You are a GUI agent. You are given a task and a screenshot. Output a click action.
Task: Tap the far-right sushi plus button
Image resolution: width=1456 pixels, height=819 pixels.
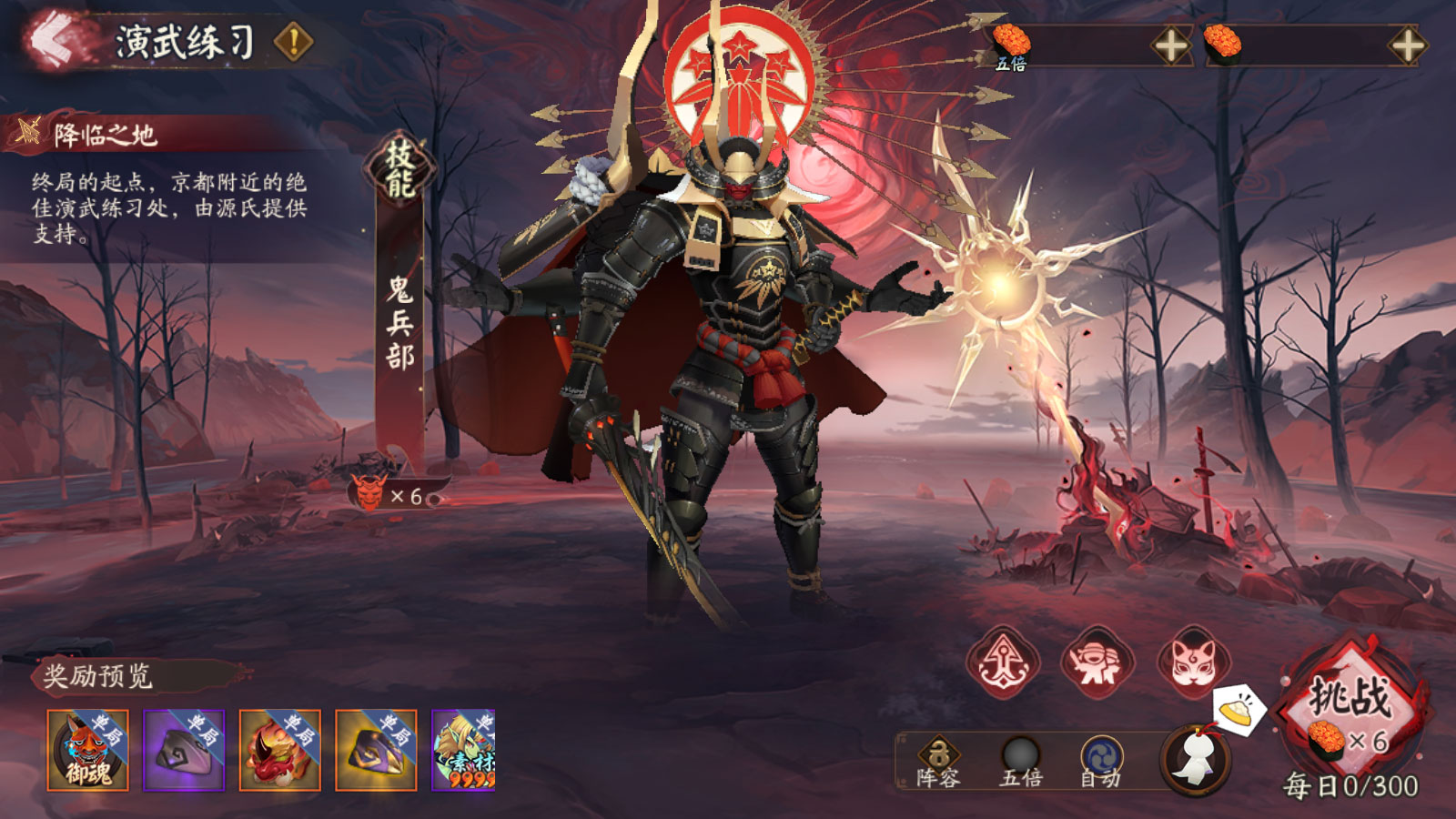click(x=1407, y=45)
